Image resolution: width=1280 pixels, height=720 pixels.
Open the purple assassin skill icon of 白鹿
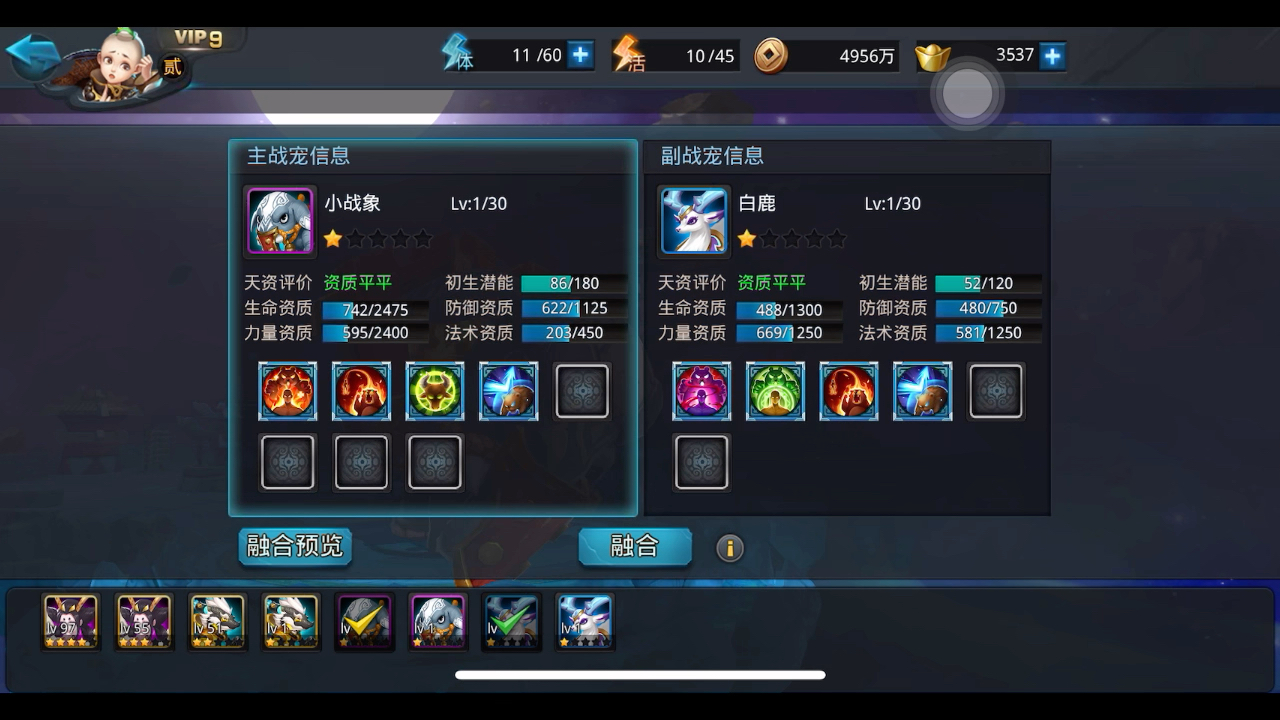pyautogui.click(x=701, y=390)
